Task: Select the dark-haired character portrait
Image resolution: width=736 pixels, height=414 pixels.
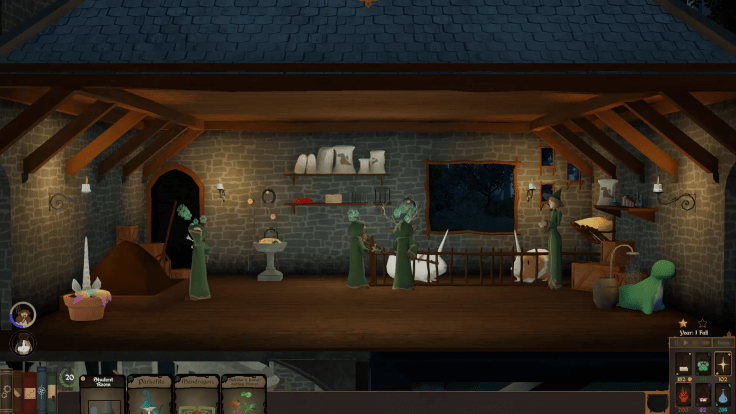Action: click(x=21, y=343)
